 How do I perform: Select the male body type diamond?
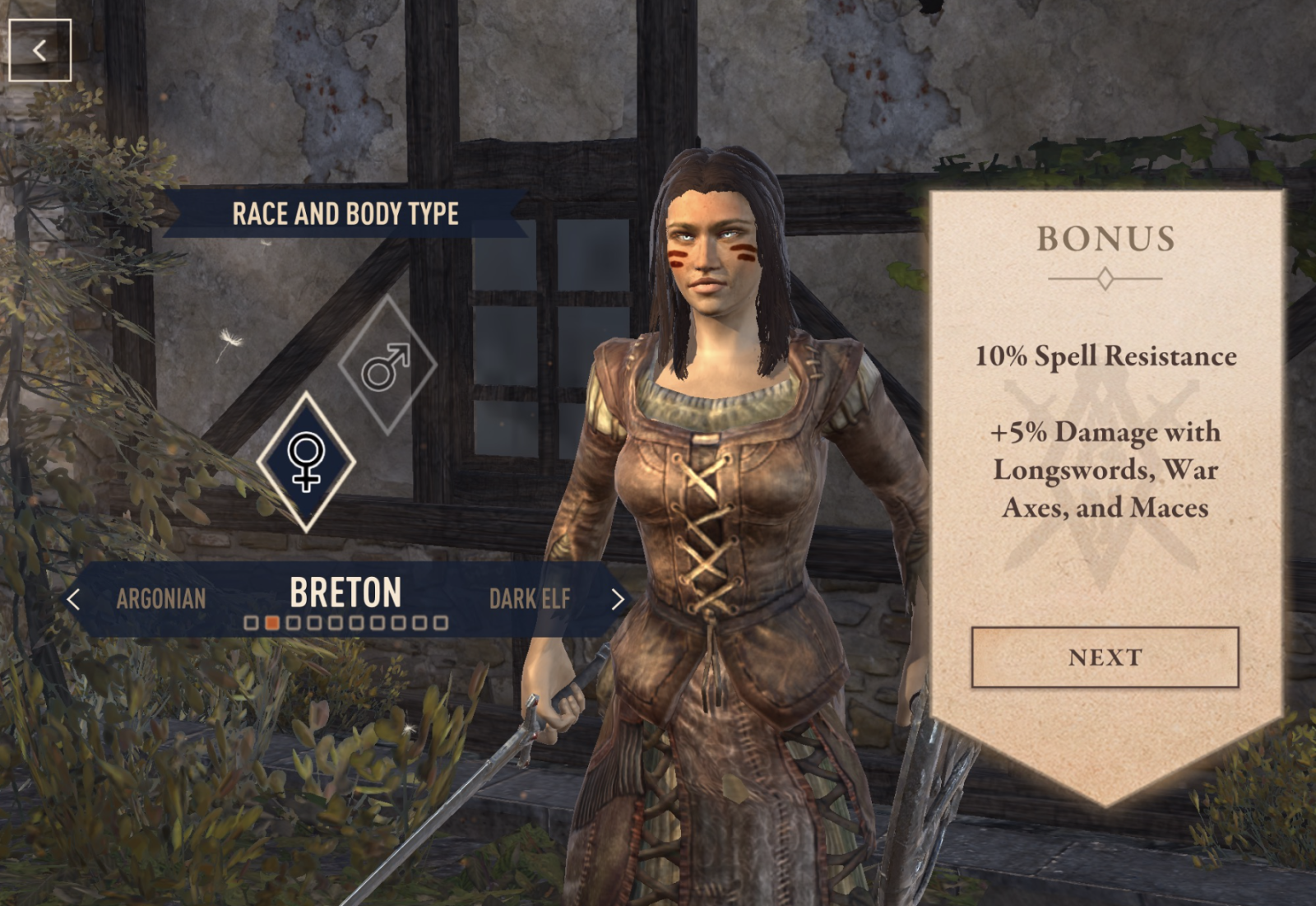click(x=387, y=365)
